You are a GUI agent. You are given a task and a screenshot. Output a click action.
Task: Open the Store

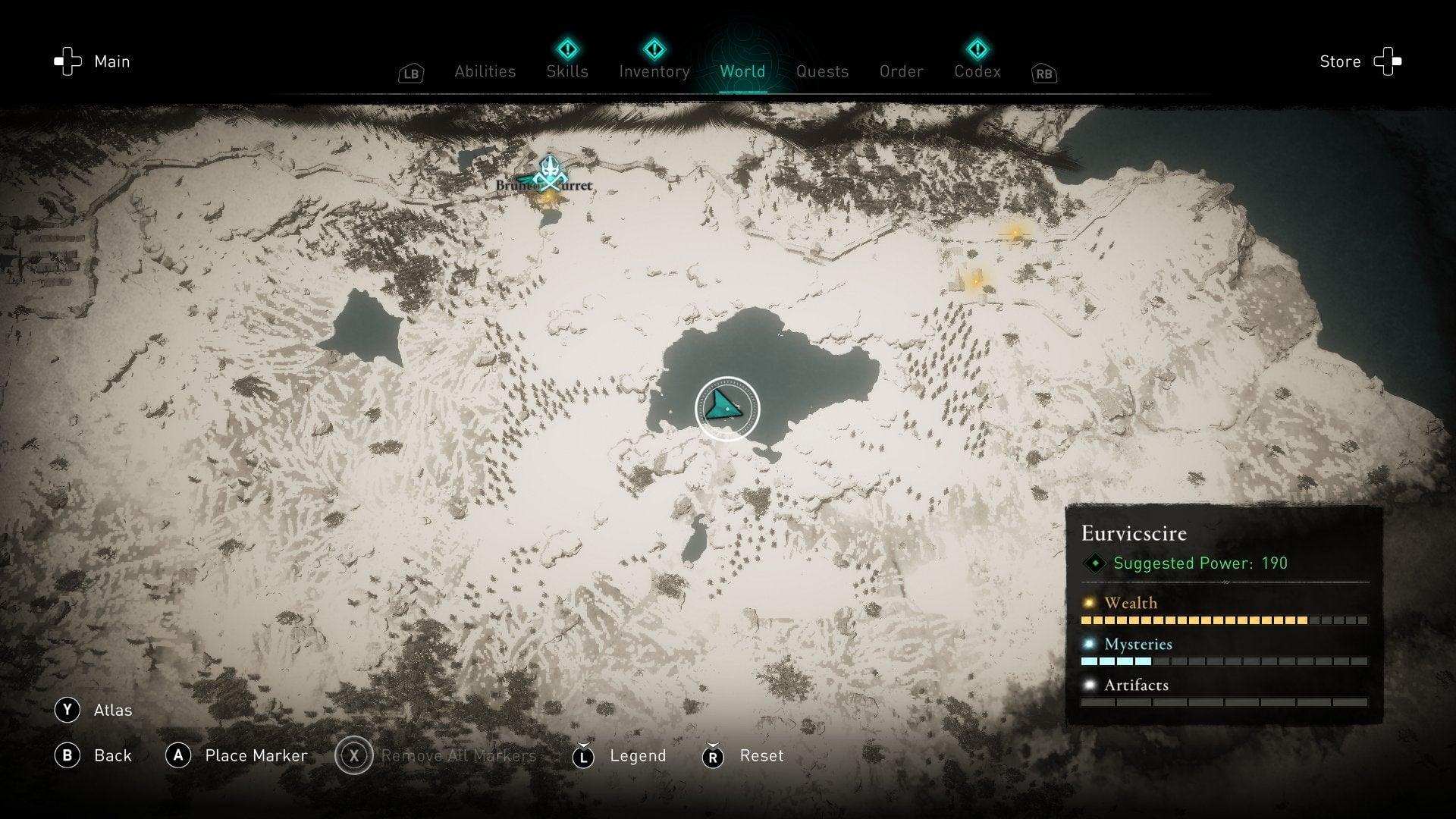[x=1360, y=61]
